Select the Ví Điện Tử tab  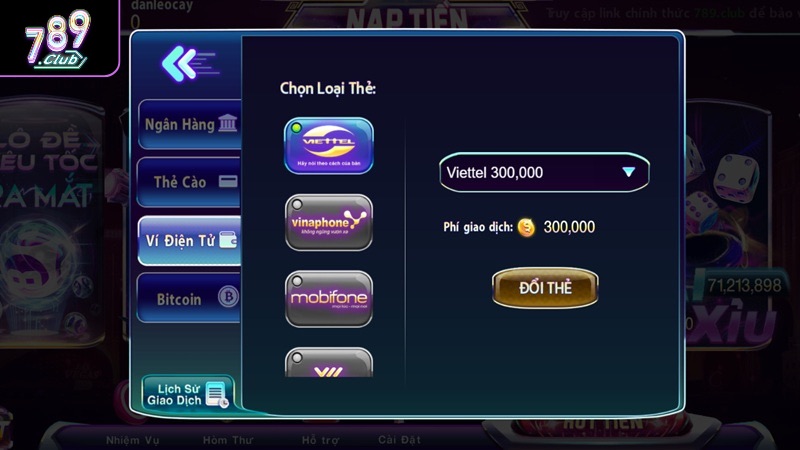pyautogui.click(x=190, y=240)
